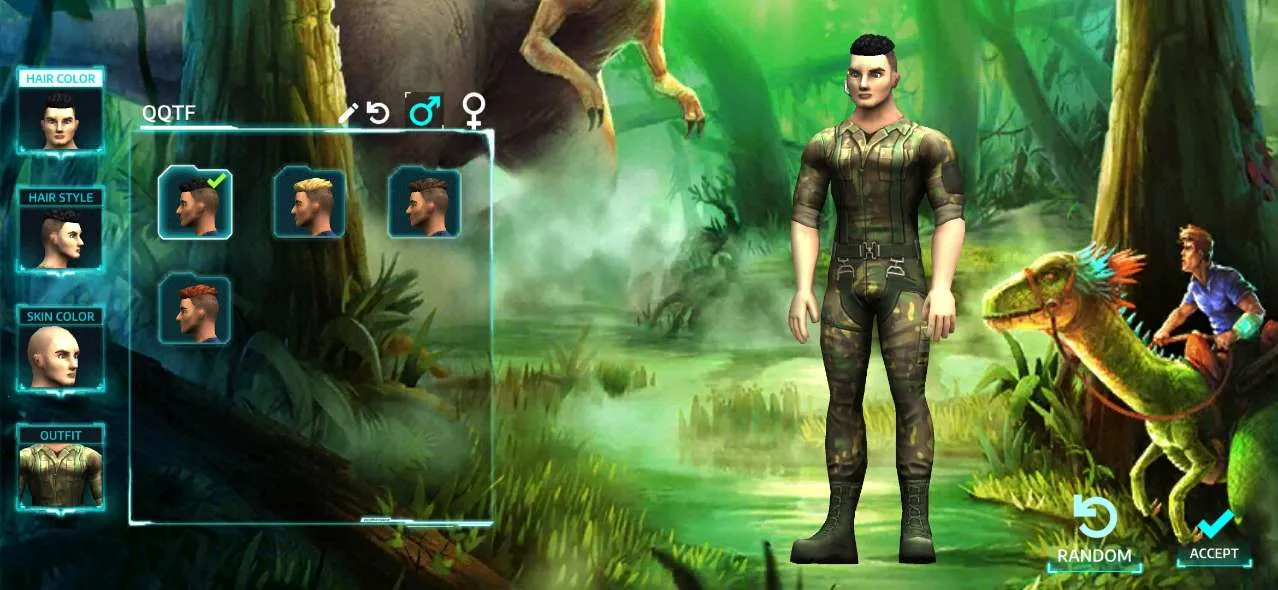
Task: Choose the black hair color option
Action: (x=195, y=203)
